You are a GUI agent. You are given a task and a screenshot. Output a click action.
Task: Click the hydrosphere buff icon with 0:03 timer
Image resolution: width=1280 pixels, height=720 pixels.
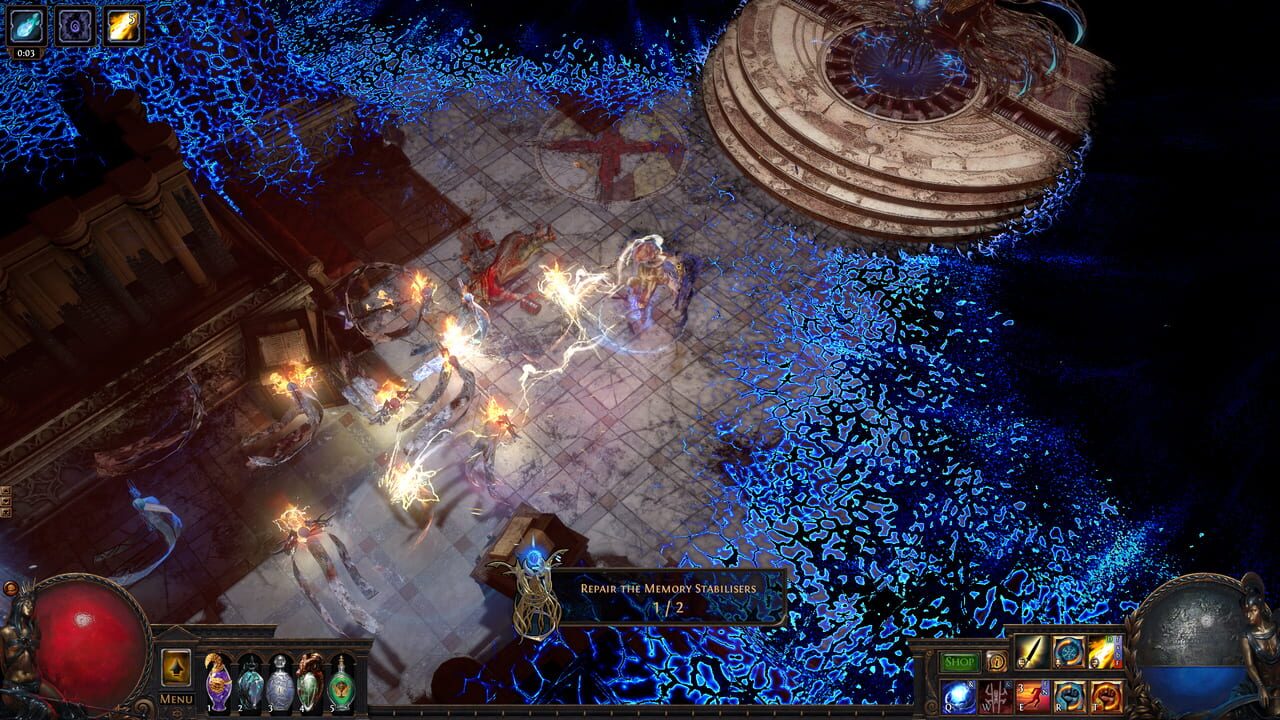coord(27,26)
